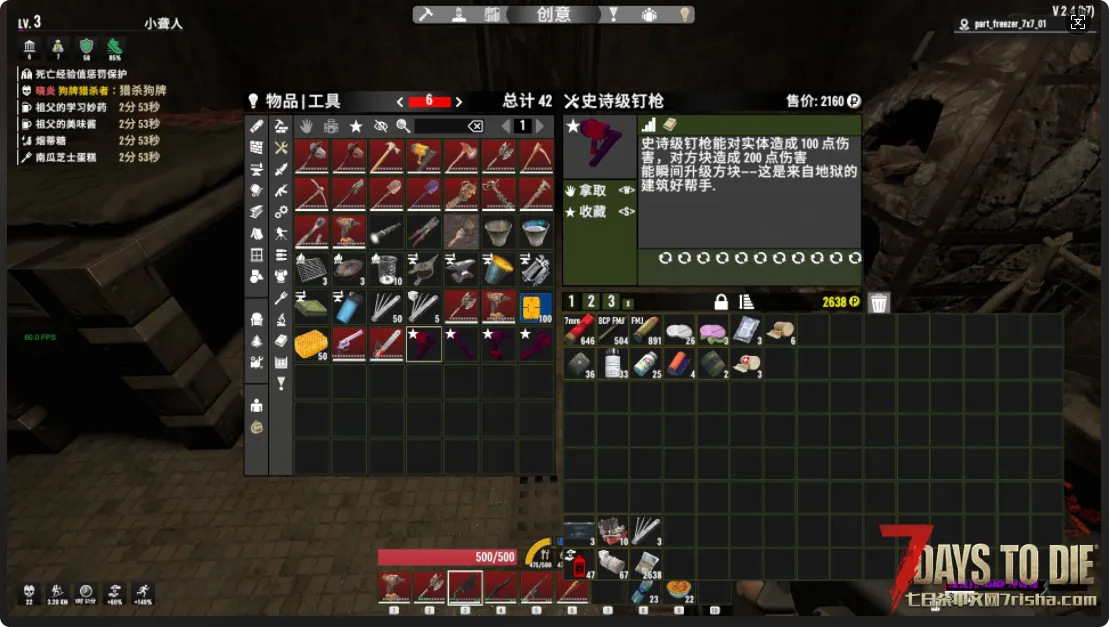Select the FMJ ammo stack of 891
The width and height of the screenshot is (1109, 627).
click(647, 331)
